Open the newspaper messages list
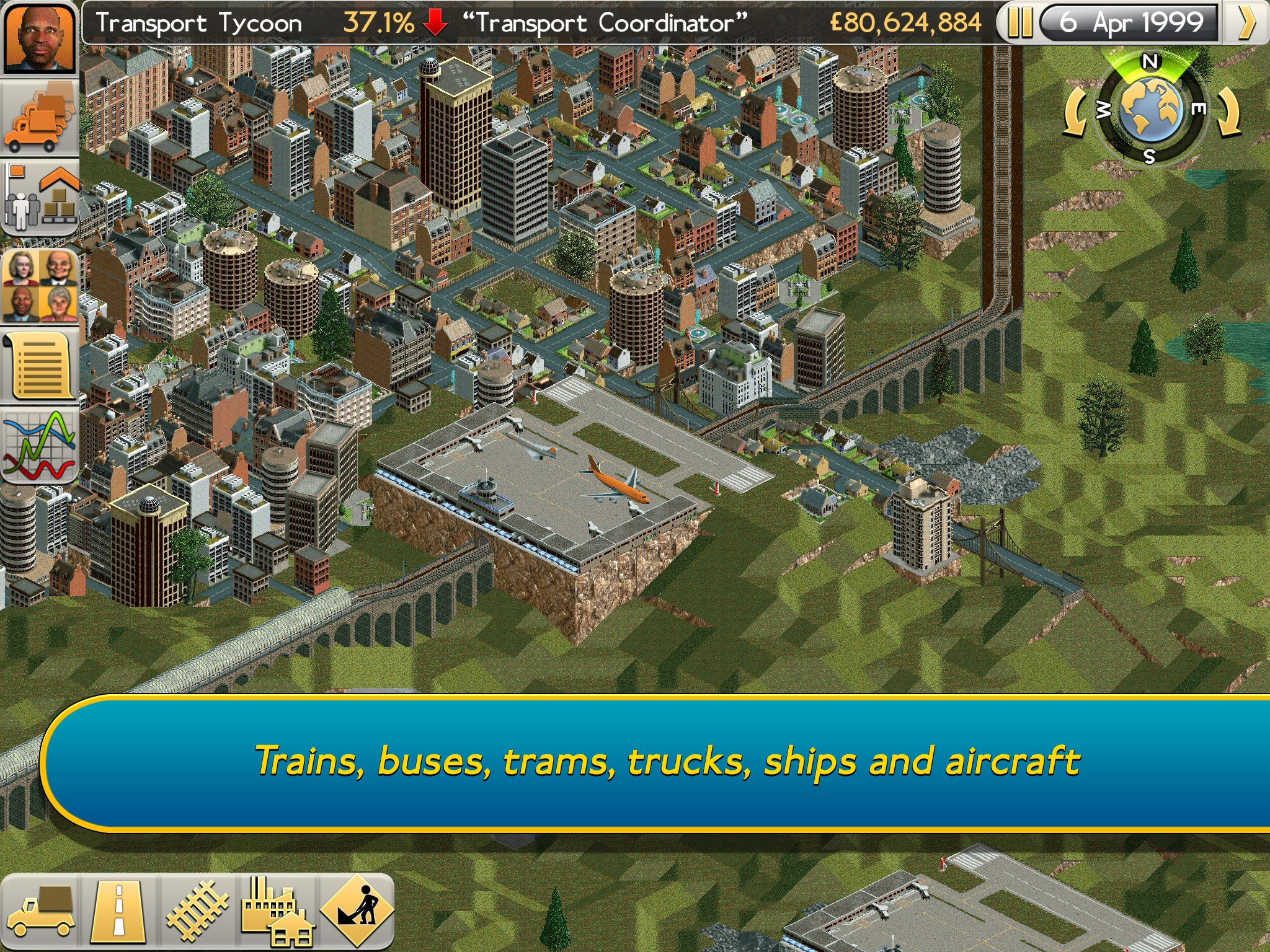Image resolution: width=1270 pixels, height=952 pixels. tap(40, 366)
